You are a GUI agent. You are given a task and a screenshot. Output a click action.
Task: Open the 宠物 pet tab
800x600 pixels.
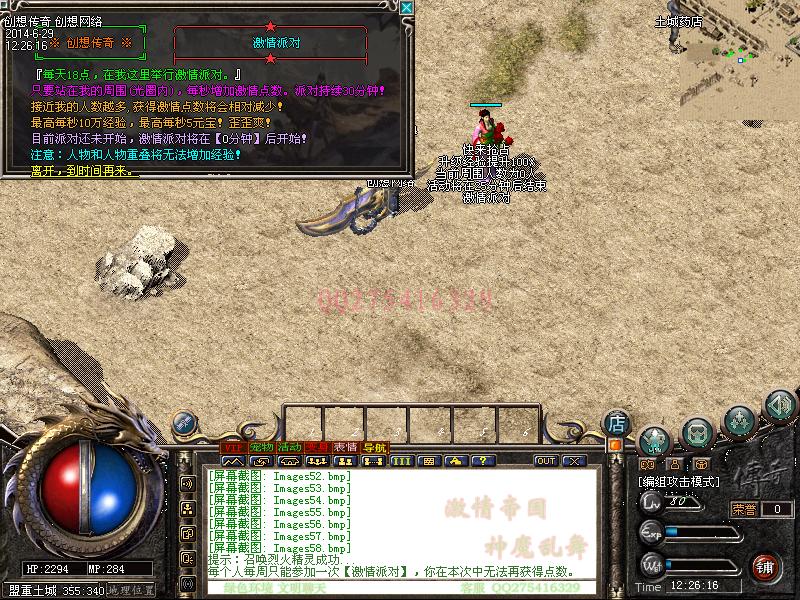[261, 447]
